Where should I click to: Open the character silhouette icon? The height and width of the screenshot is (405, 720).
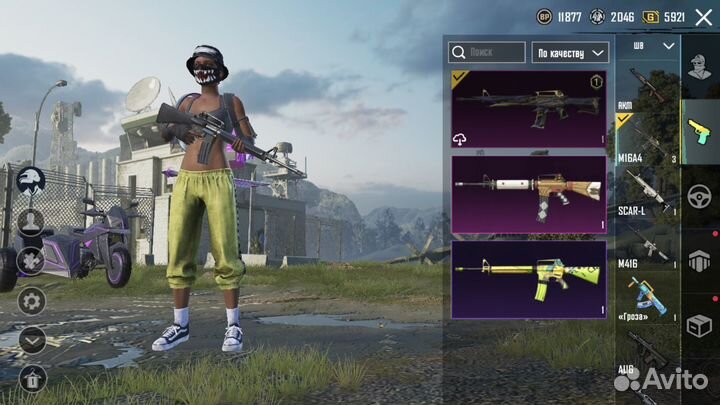pyautogui.click(x=32, y=221)
